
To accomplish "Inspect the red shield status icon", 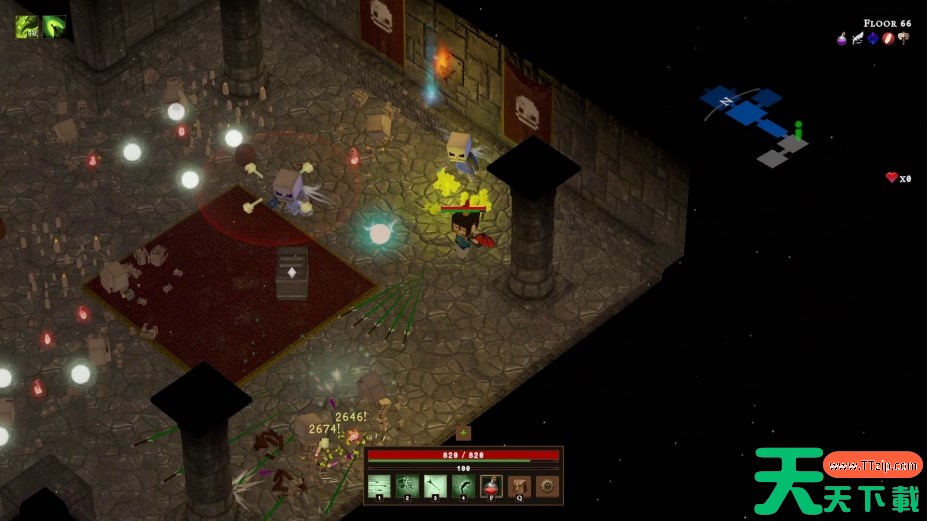I will (887, 39).
